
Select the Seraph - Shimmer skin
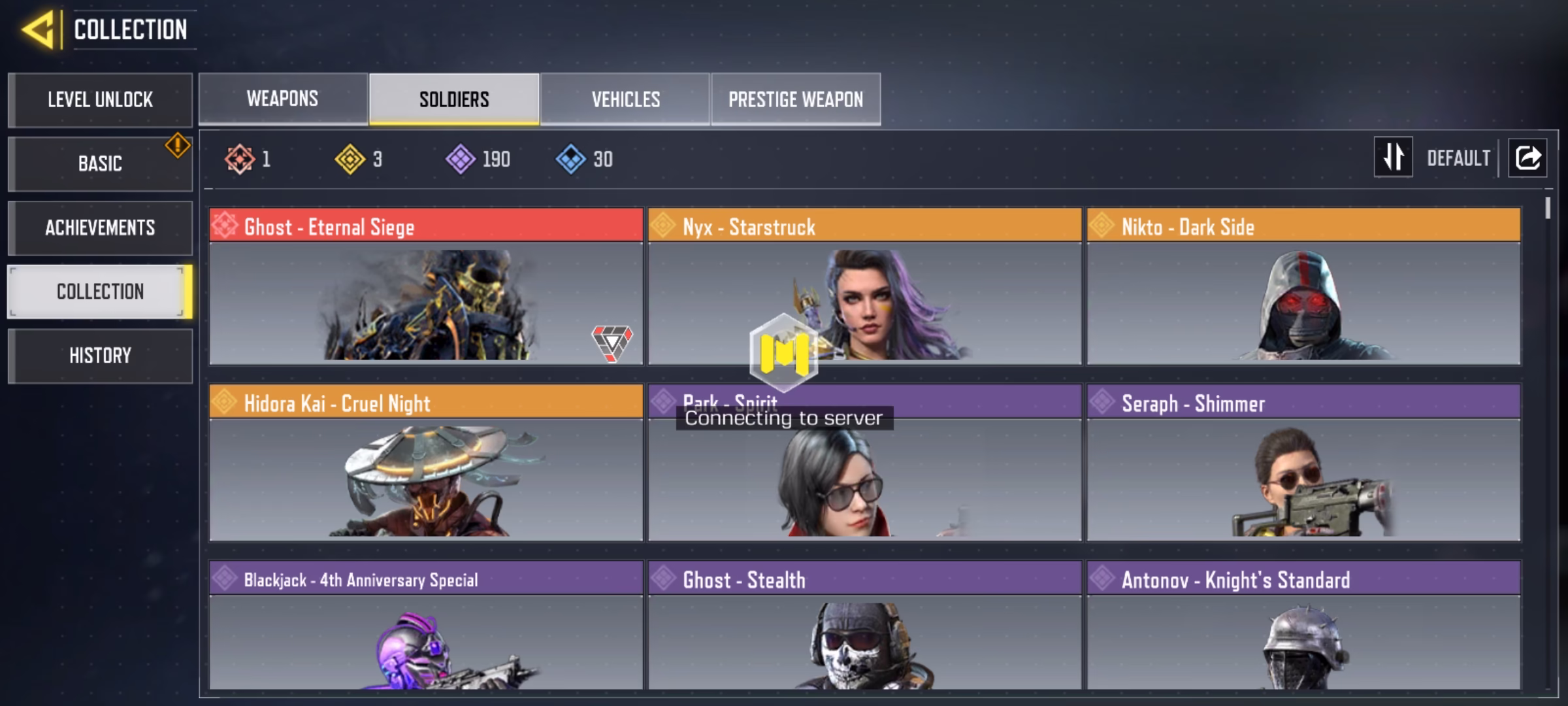click(x=1303, y=463)
